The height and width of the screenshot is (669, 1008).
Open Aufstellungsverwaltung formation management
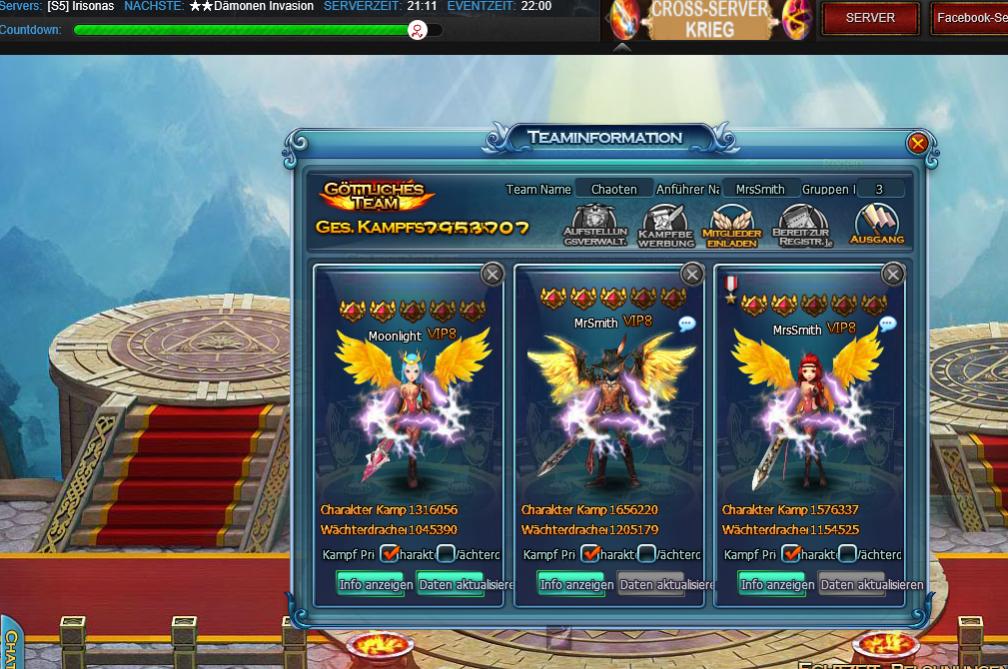click(595, 226)
